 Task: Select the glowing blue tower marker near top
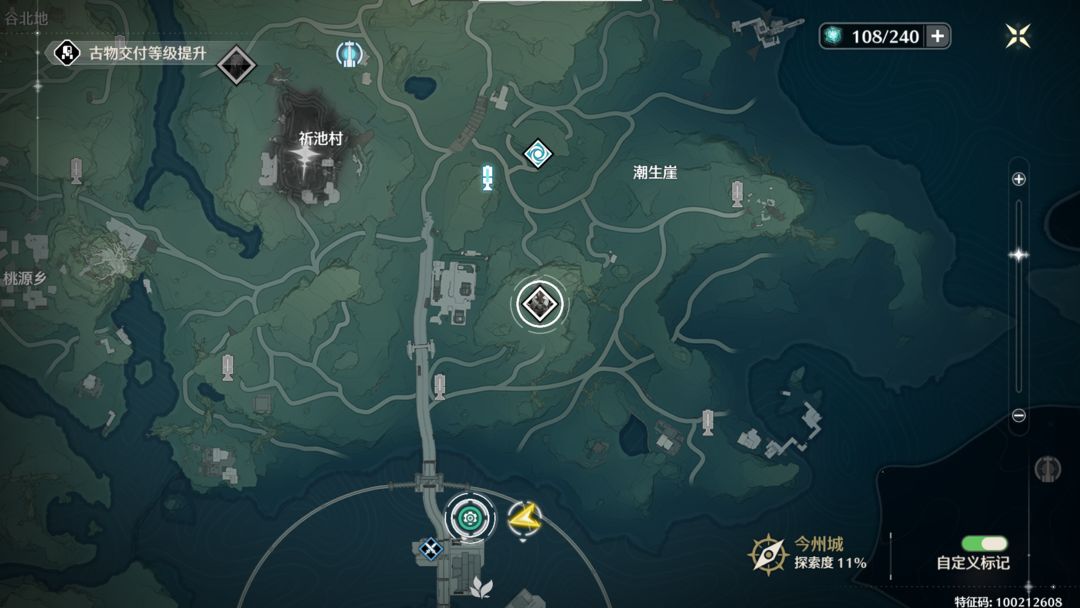pos(349,54)
